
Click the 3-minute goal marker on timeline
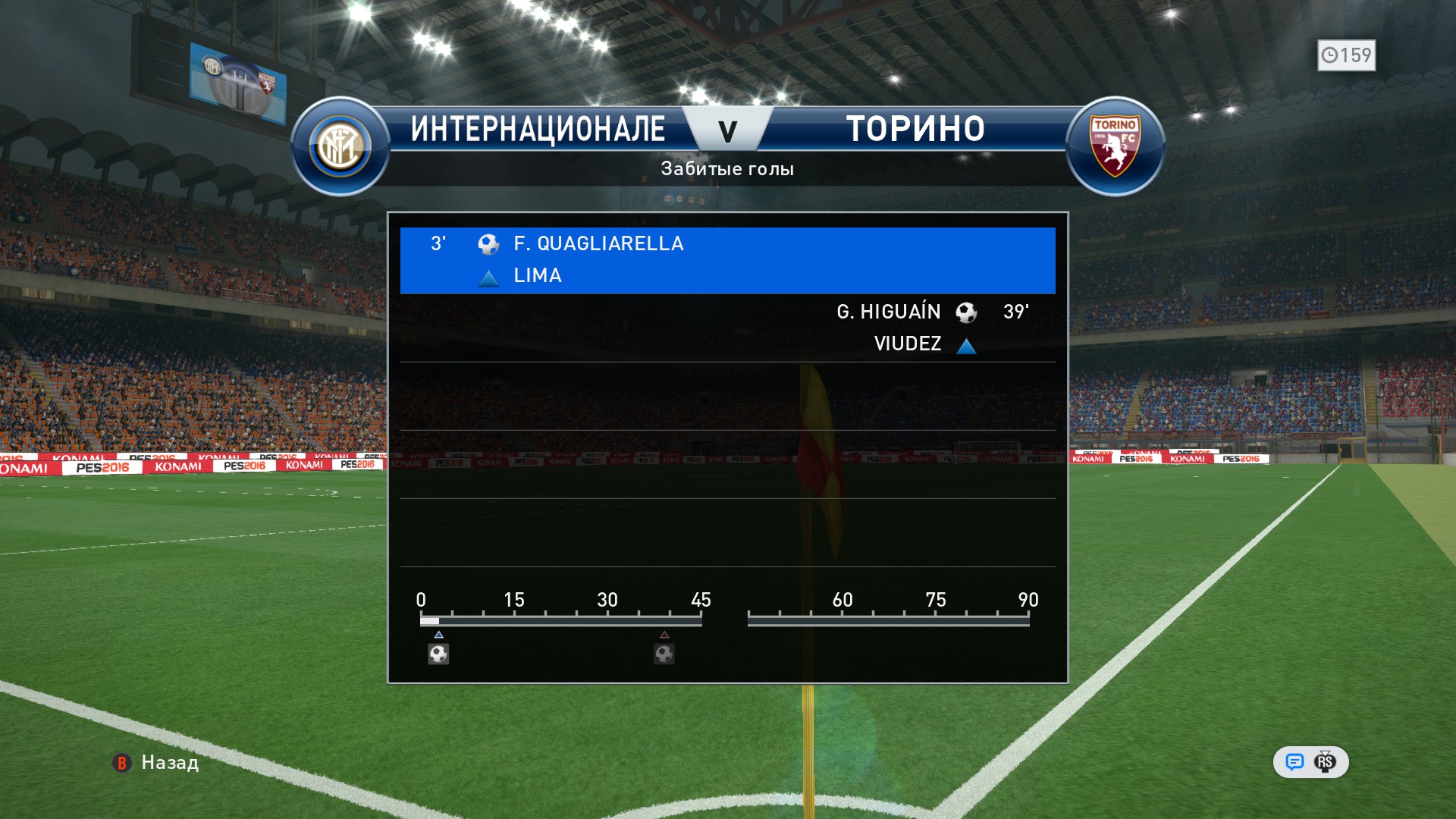438,654
